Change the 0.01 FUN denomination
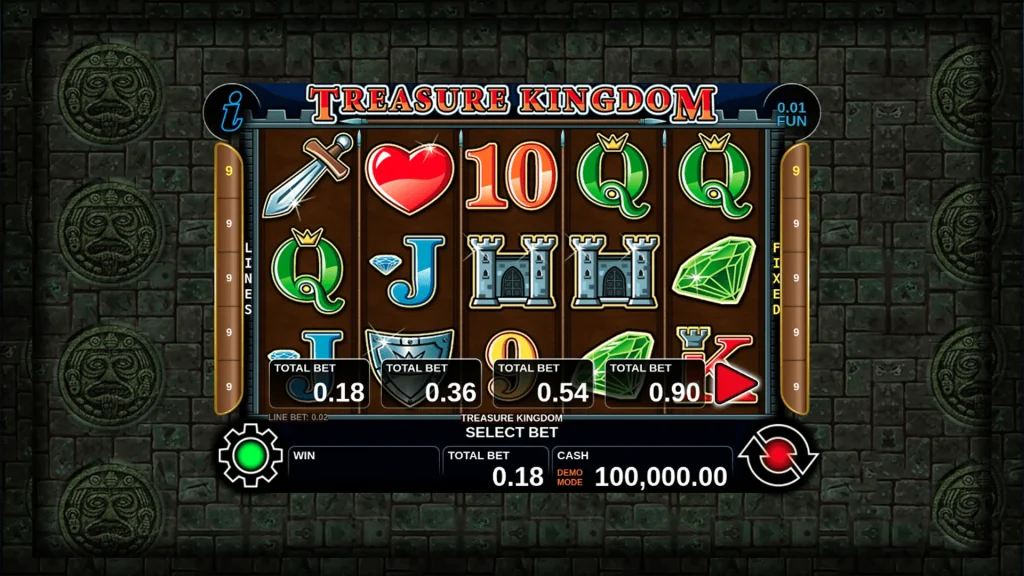The height and width of the screenshot is (576, 1024). (791, 113)
